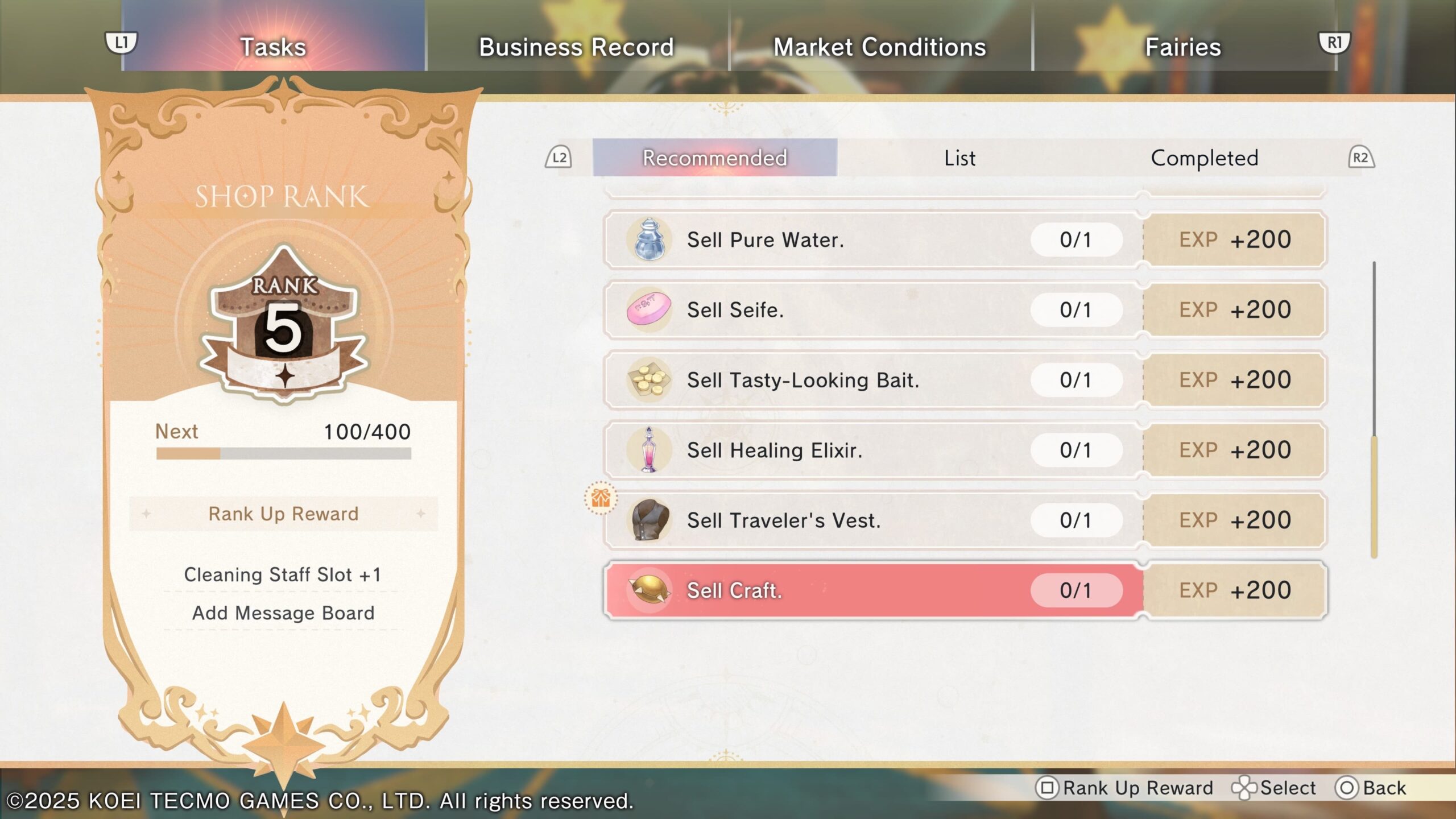
Task: Click the task list scrollbar
Action: point(1374,495)
